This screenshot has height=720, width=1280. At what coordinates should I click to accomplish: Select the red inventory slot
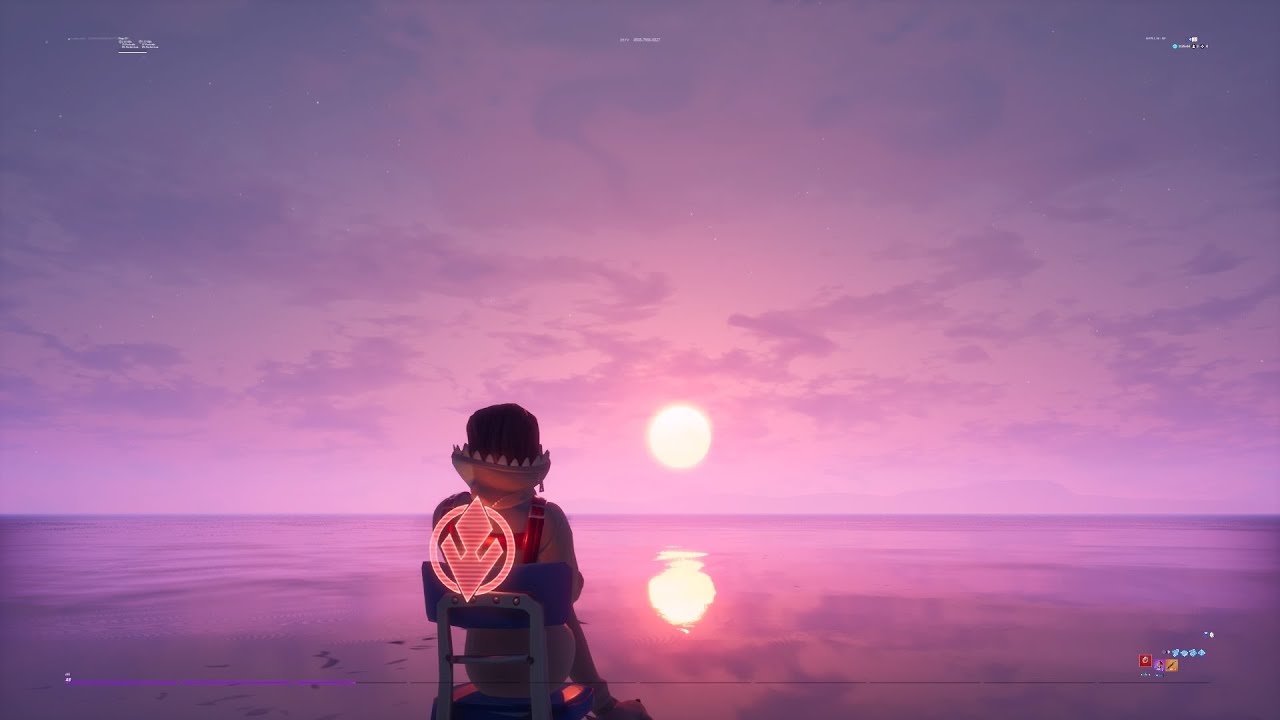(1145, 662)
